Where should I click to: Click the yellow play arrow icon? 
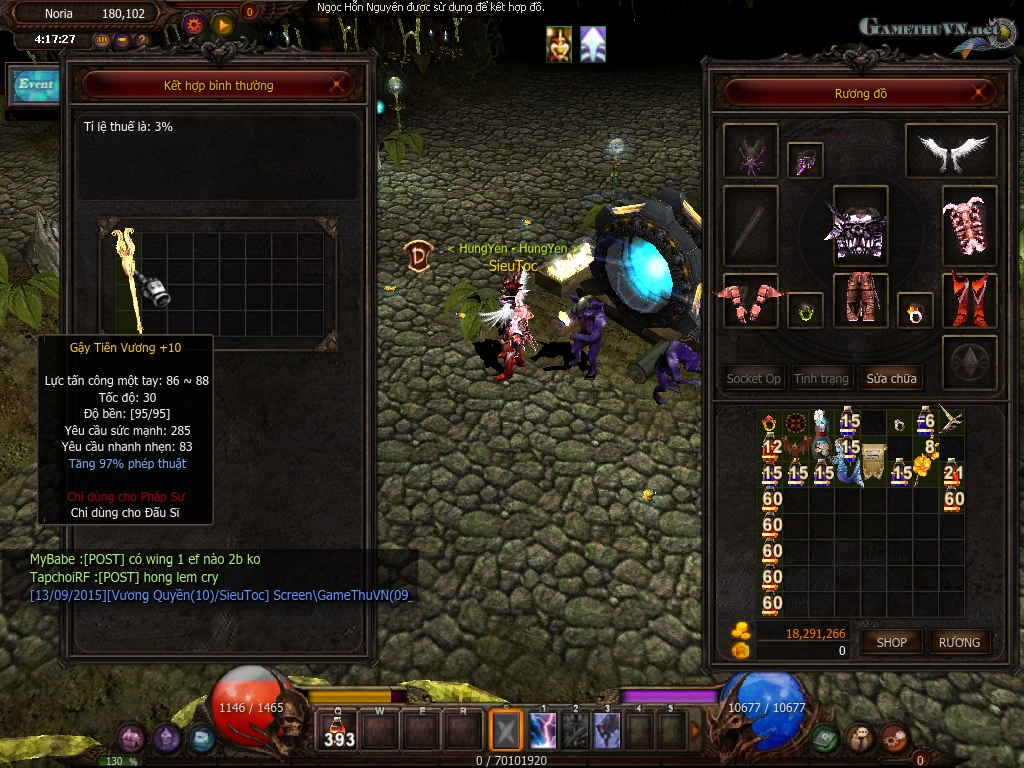223,23
